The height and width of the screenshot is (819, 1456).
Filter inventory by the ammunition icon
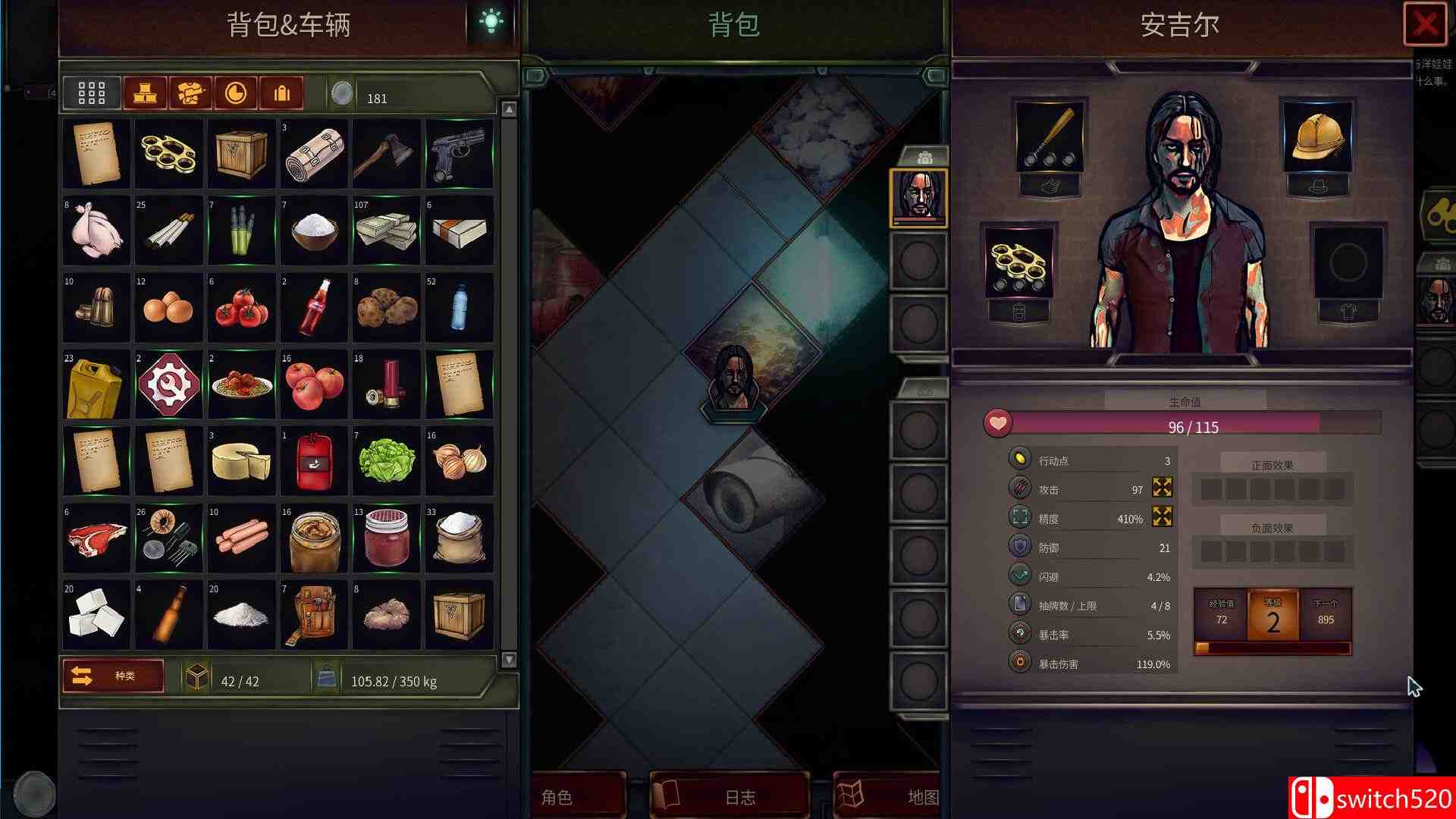tap(281, 93)
